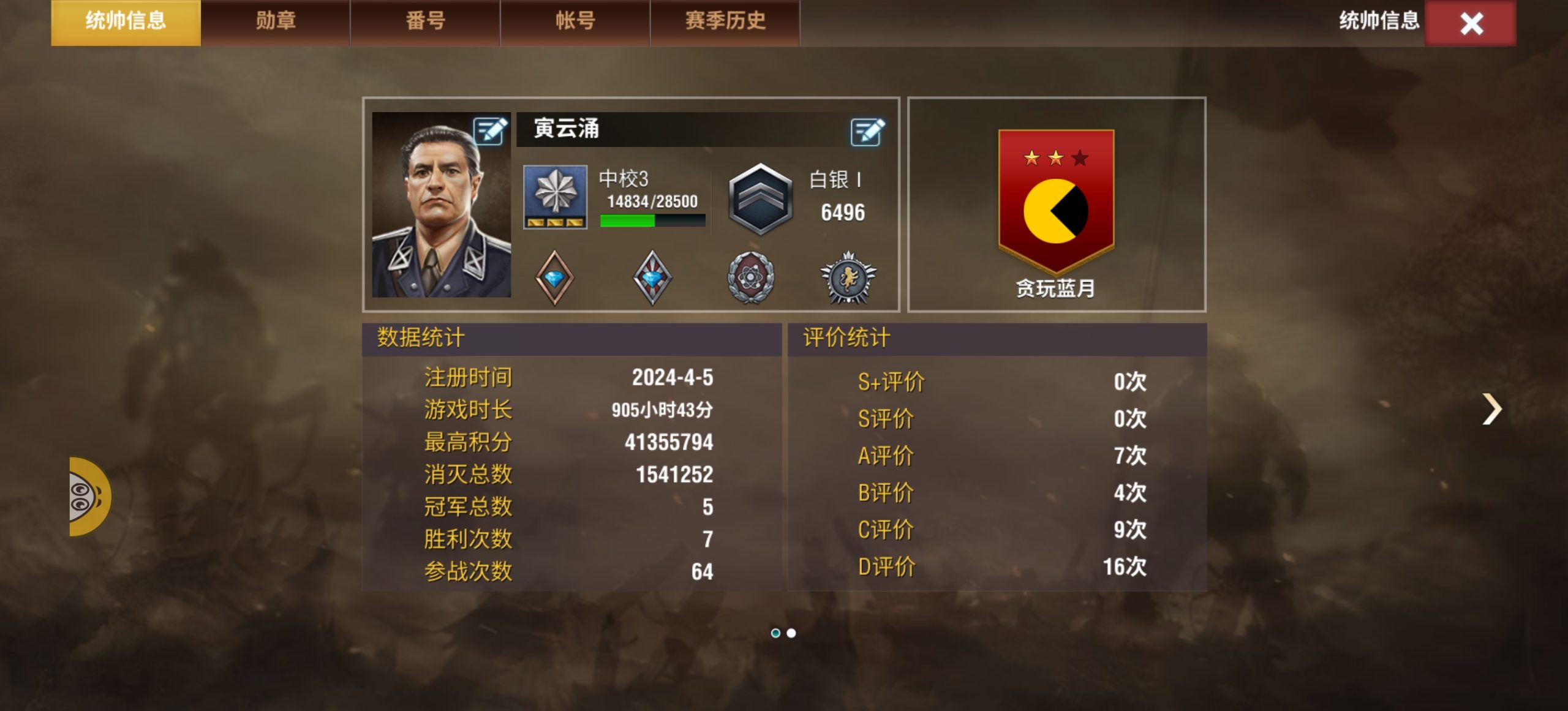The width and height of the screenshot is (1568, 711).
Task: Select the 番号 tab
Action: (x=426, y=21)
